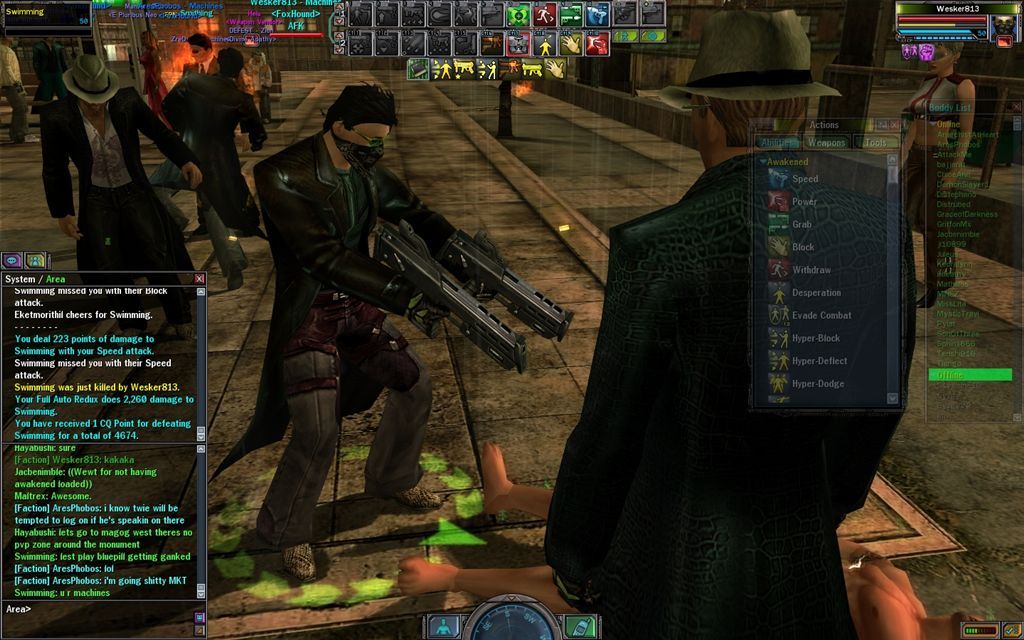This screenshot has height=640, width=1024.
Task: Close the System / Area chat window
Action: pos(199,279)
